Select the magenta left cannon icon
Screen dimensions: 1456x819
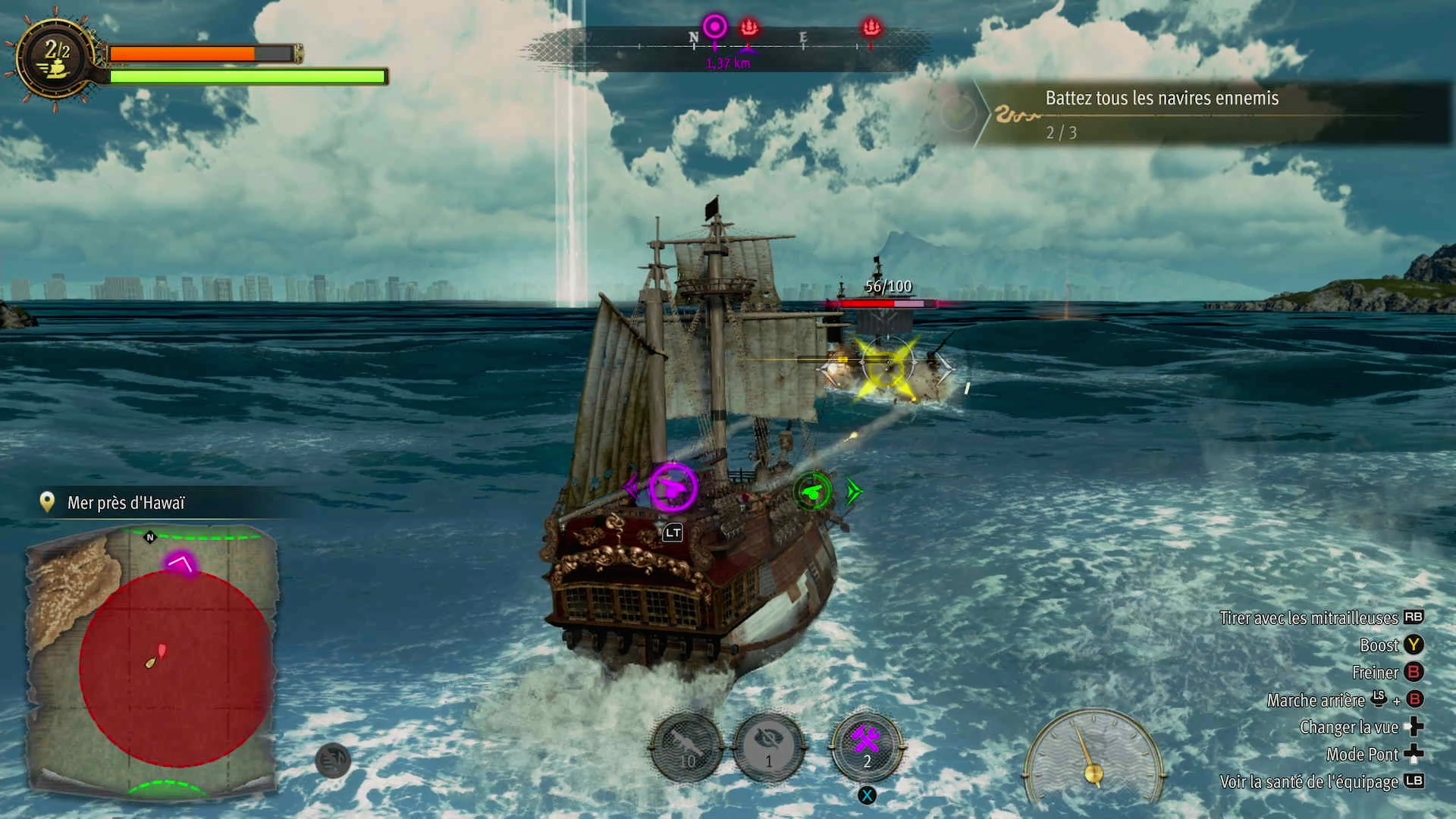click(672, 487)
